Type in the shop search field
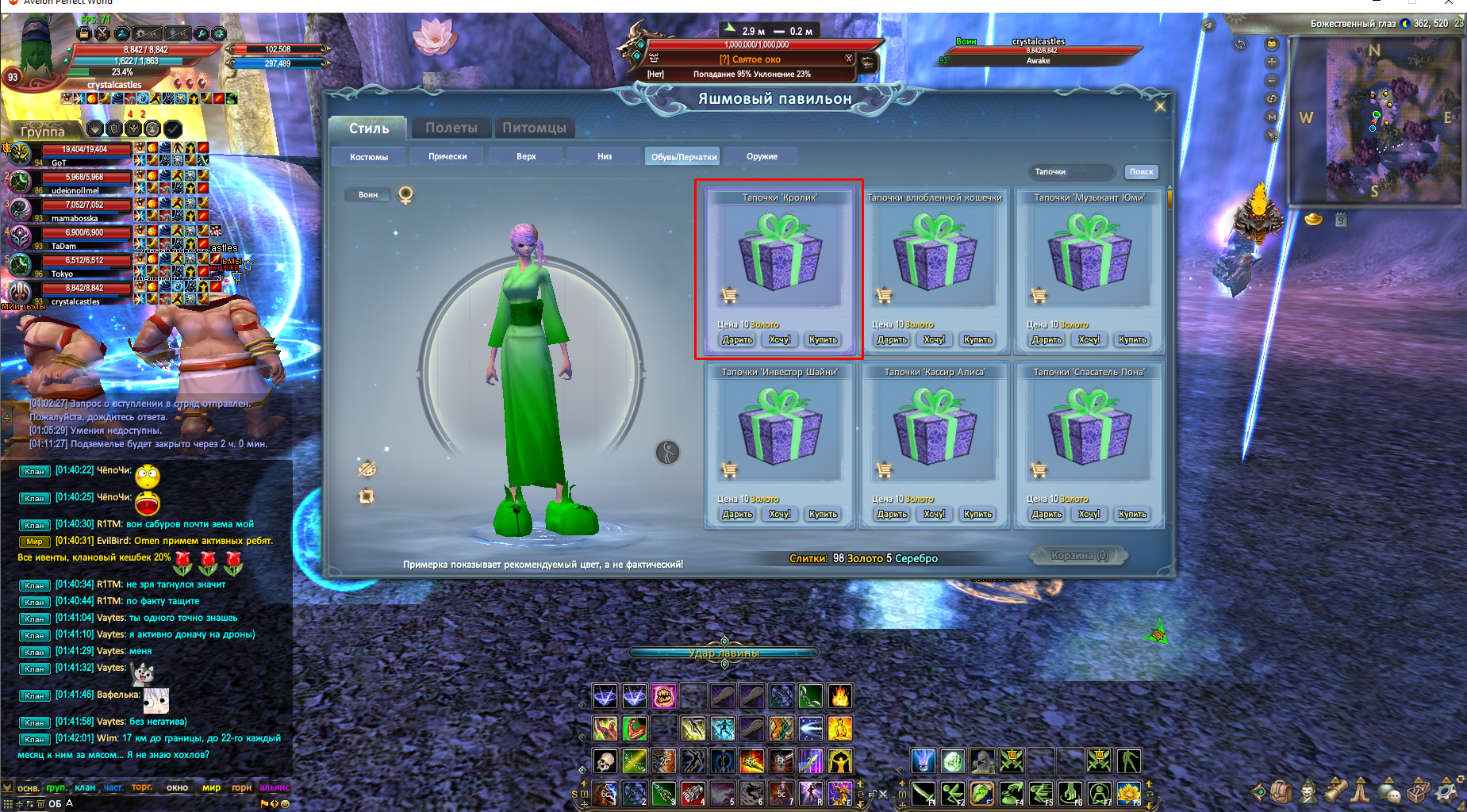 click(1073, 172)
